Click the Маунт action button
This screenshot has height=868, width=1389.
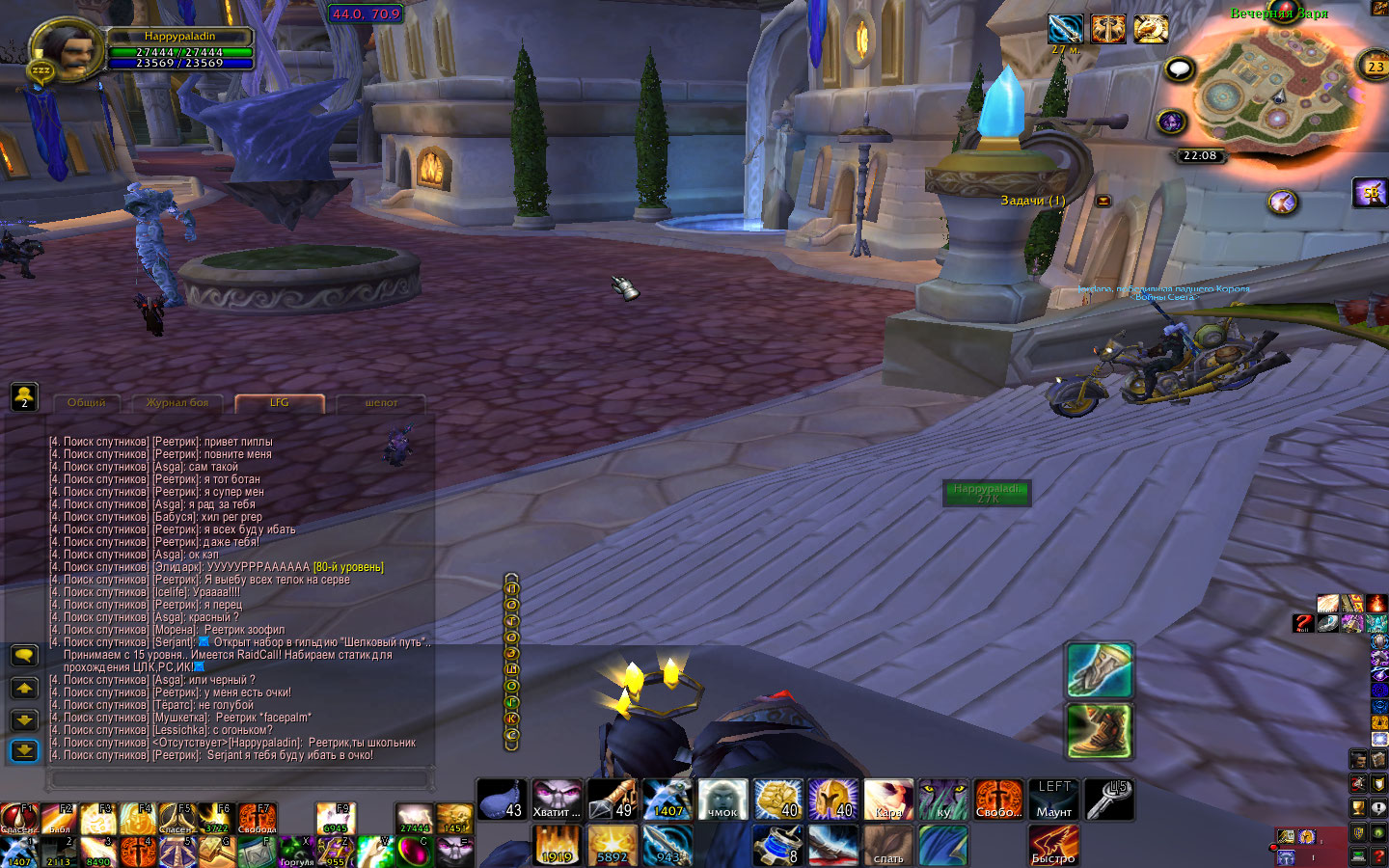point(1054,800)
